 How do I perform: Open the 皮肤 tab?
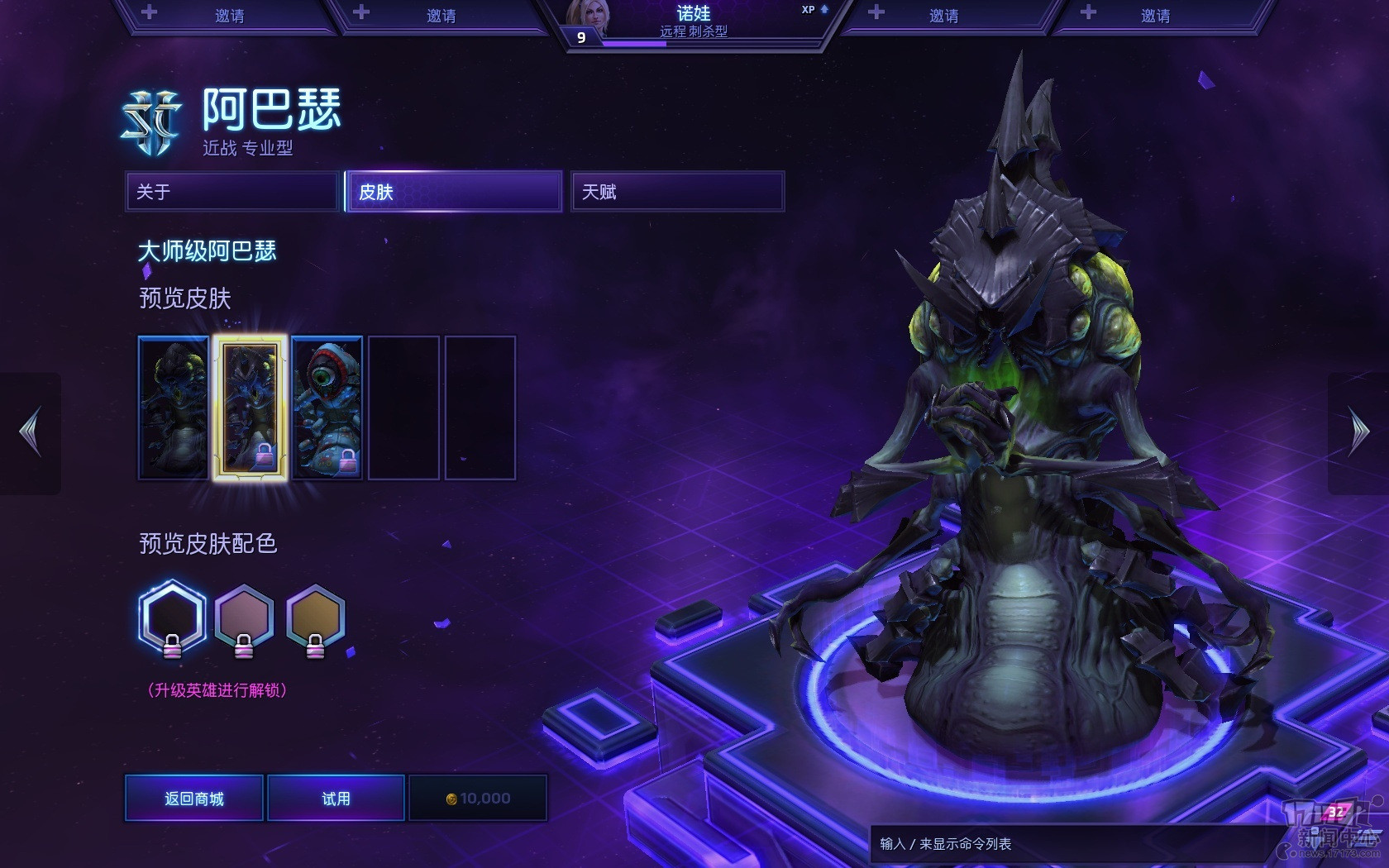coord(454,192)
